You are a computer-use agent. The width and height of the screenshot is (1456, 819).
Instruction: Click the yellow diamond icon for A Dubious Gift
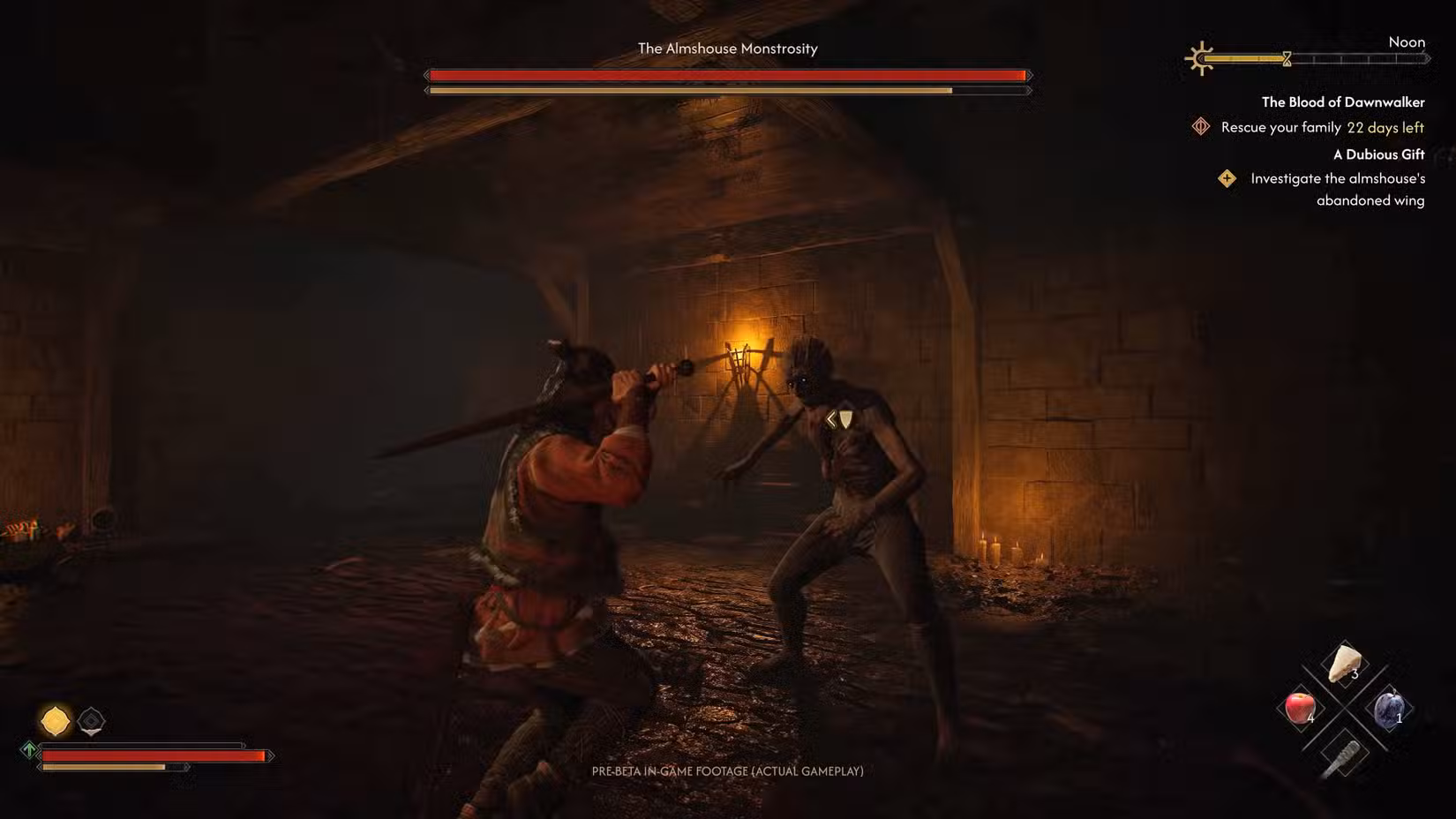pos(1227,179)
